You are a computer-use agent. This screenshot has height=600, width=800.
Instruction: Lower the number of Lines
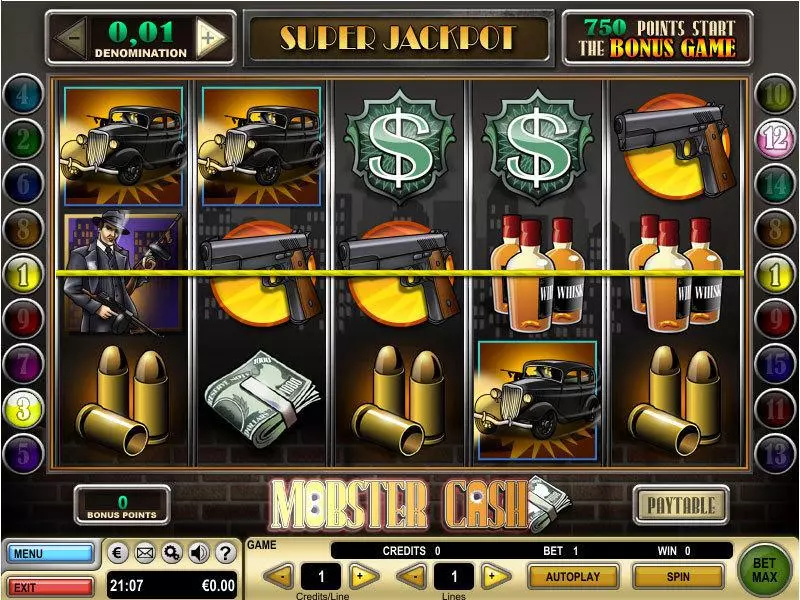click(408, 576)
